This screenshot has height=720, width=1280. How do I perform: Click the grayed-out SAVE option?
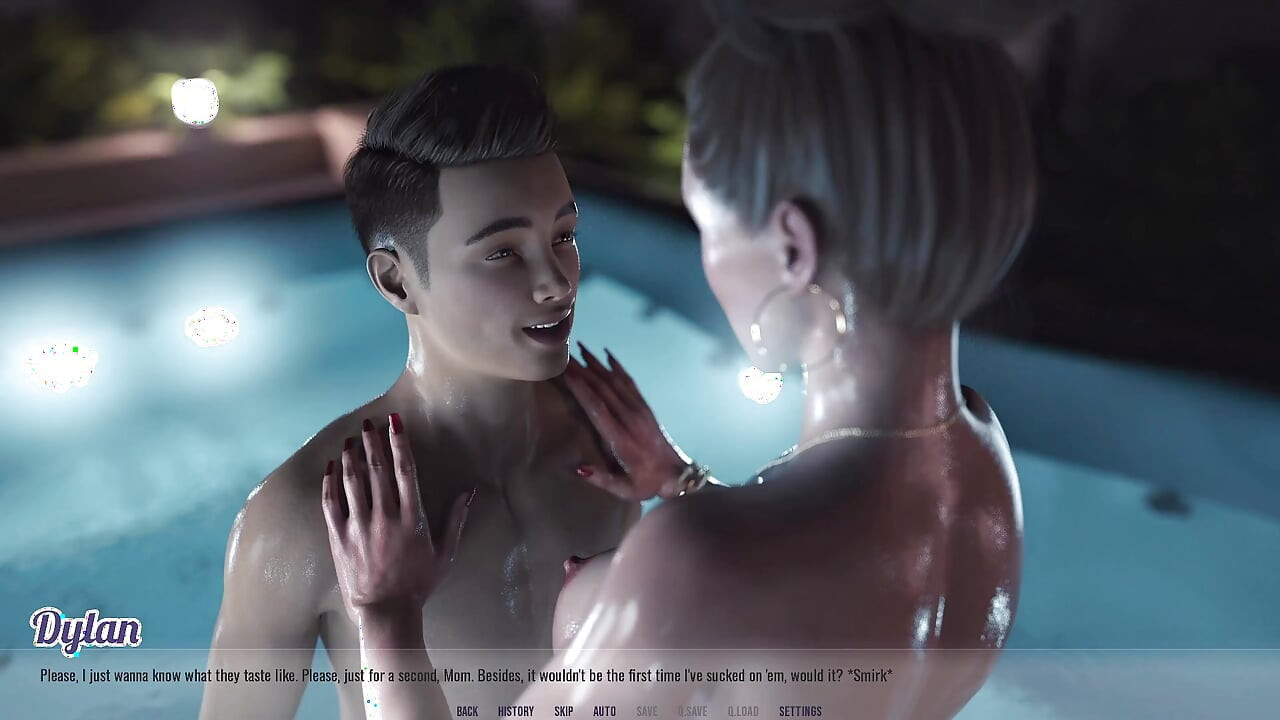(x=645, y=712)
